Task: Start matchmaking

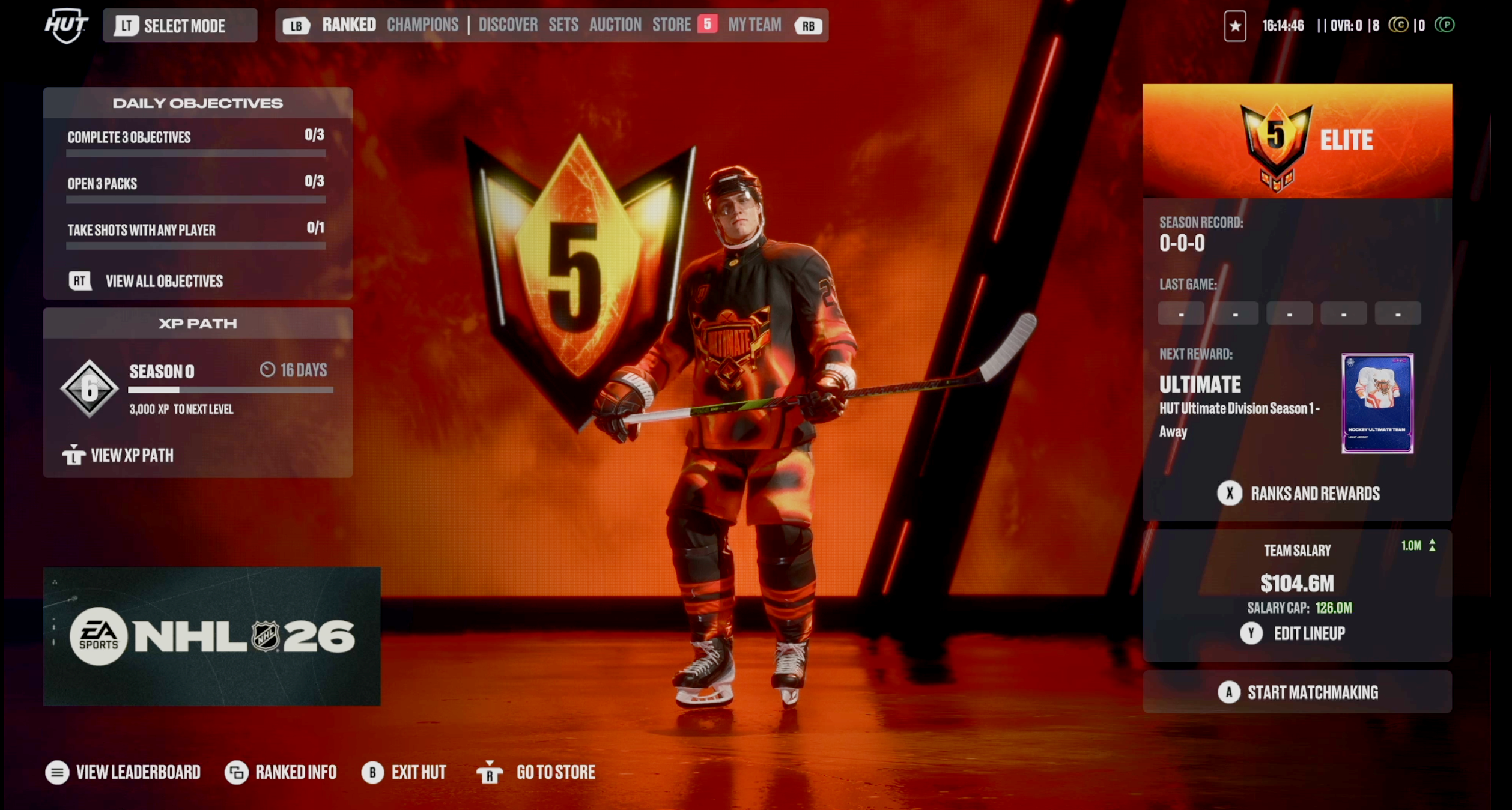Action: (1312, 692)
